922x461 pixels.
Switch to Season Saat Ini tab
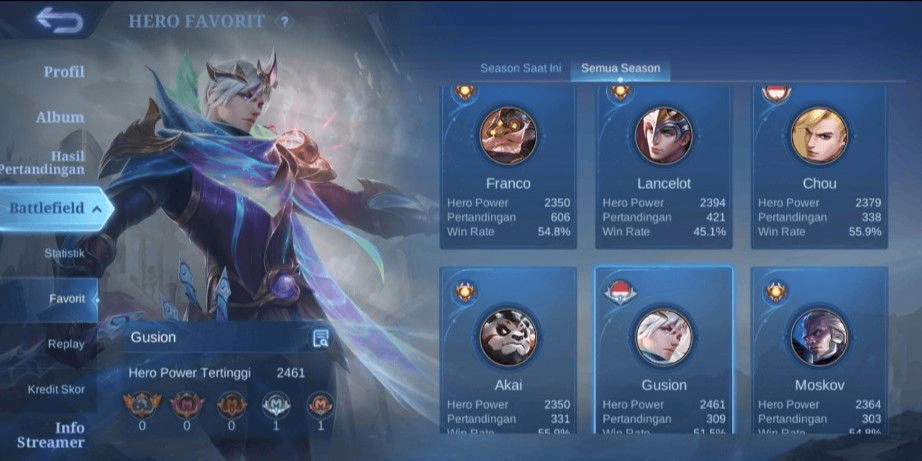(520, 68)
